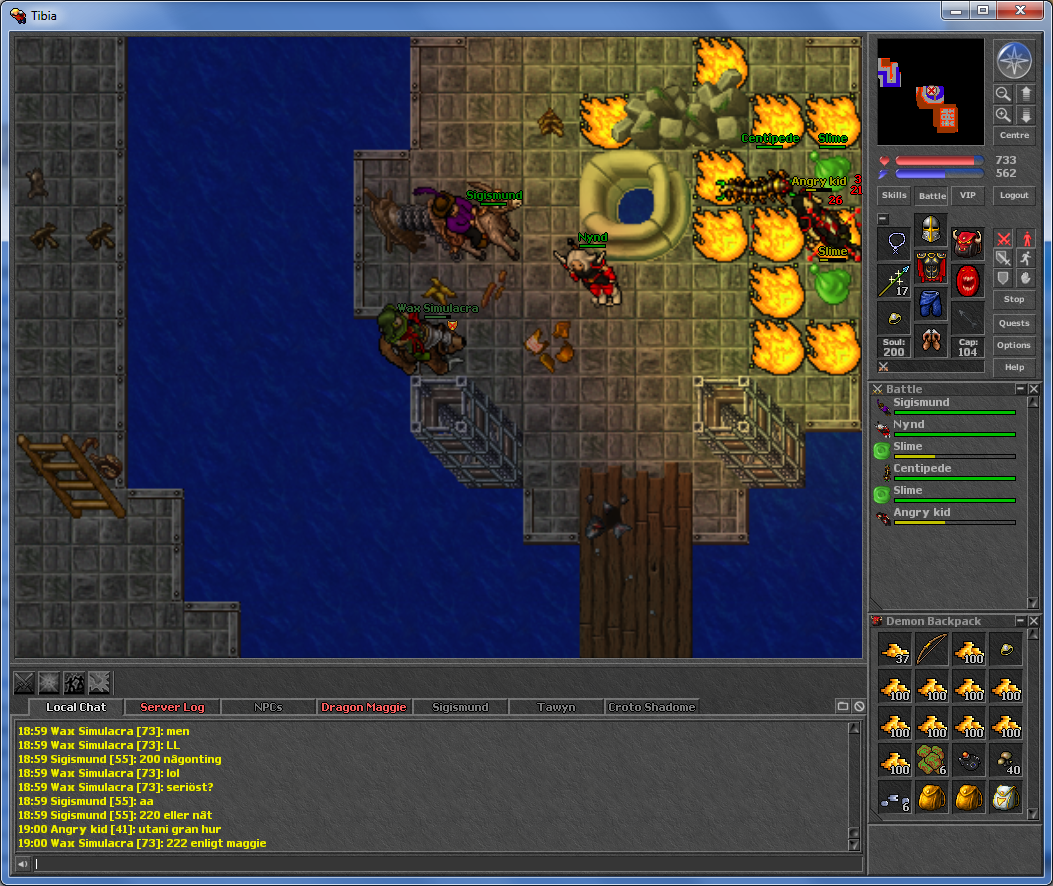Close the Tibia window
This screenshot has height=886, width=1053.
pos(1022,10)
